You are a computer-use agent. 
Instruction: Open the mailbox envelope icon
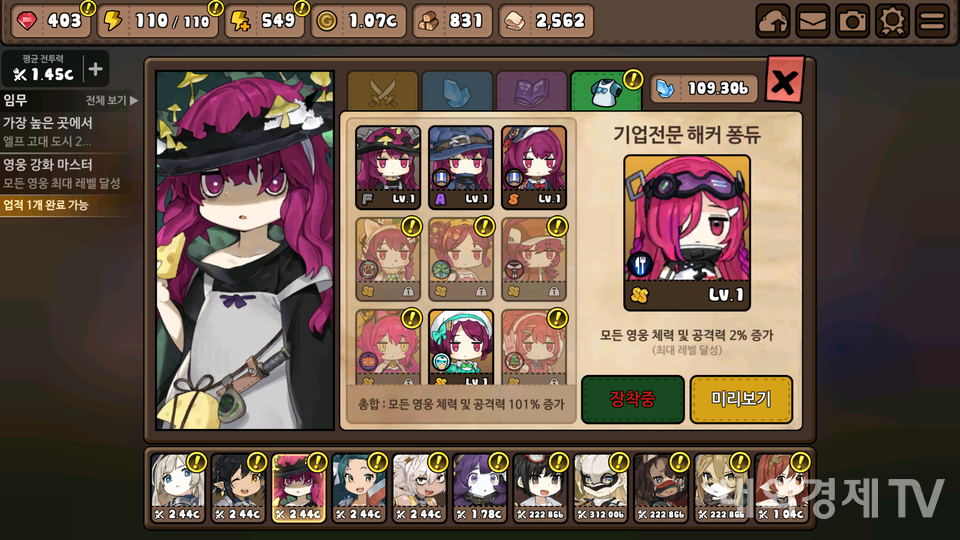click(812, 21)
